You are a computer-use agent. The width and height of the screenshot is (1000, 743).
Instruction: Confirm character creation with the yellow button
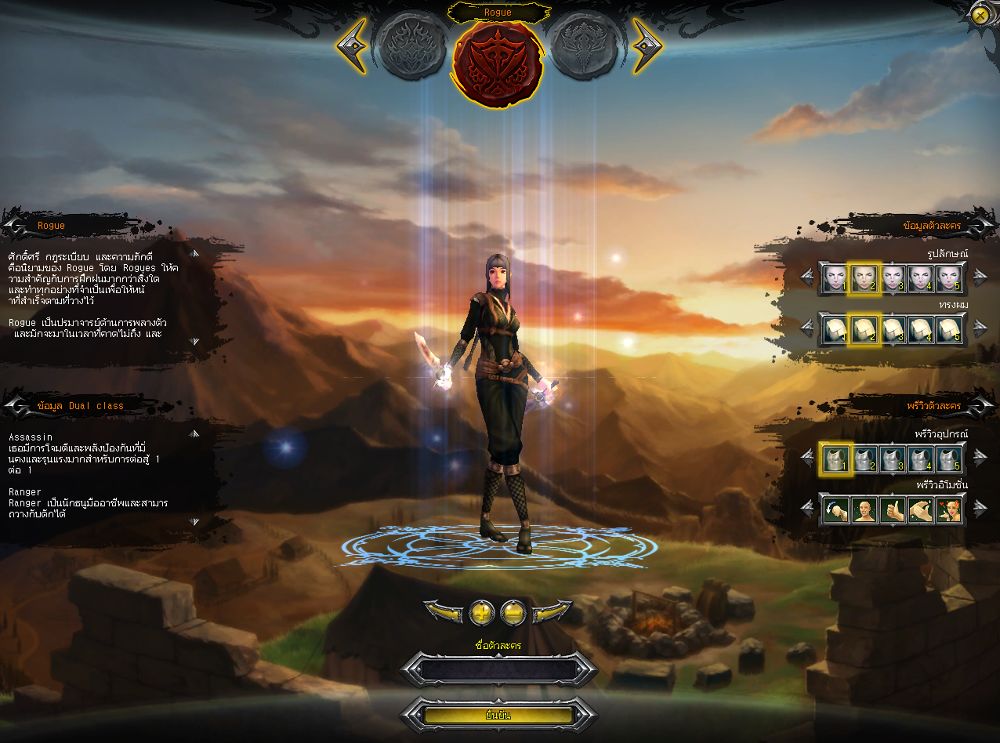498,715
